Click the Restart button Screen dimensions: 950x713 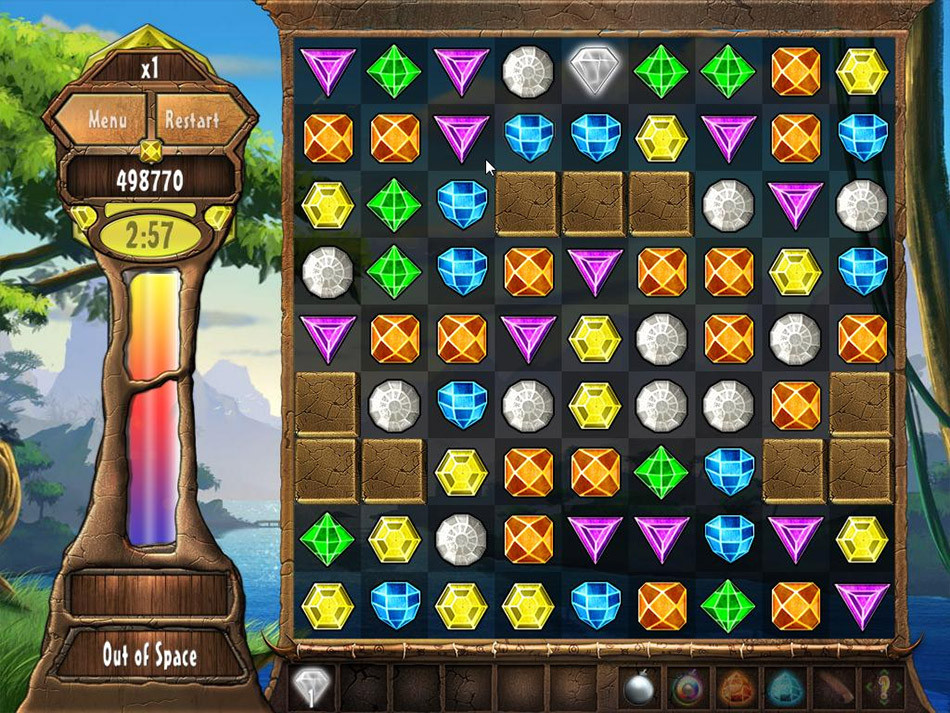(192, 119)
